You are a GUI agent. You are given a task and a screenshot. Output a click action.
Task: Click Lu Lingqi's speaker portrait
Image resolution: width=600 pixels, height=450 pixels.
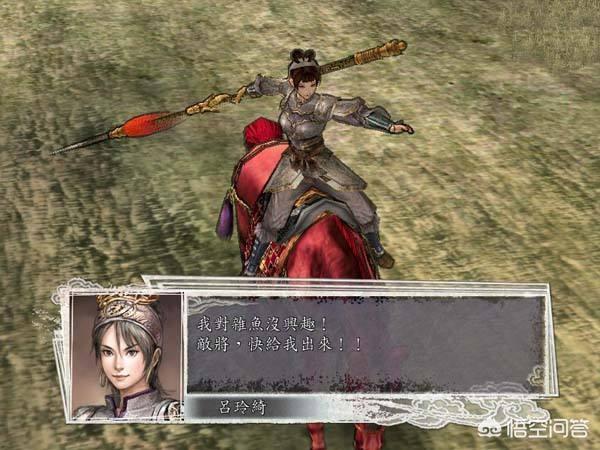point(126,355)
